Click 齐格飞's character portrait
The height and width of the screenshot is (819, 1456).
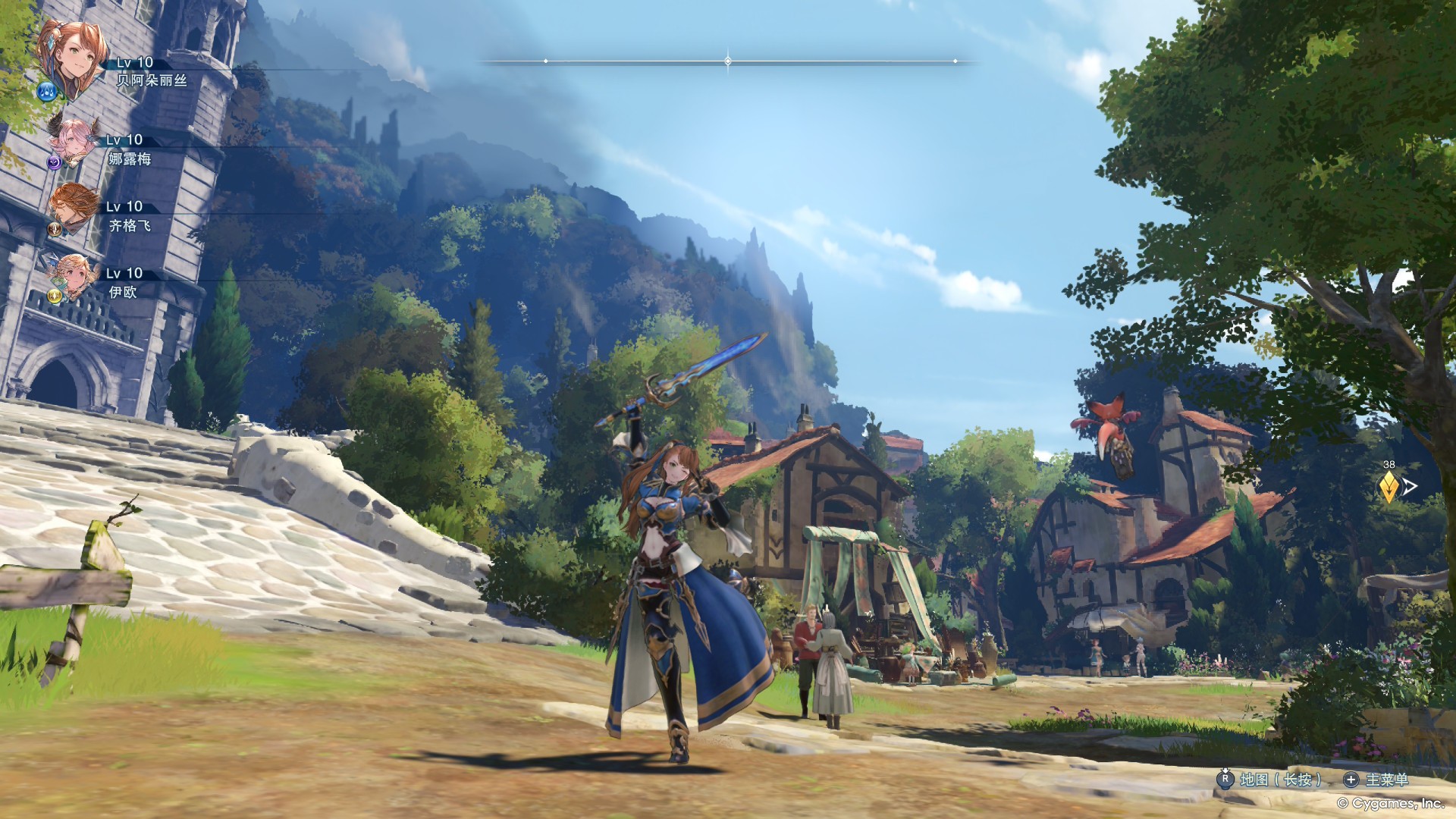coord(74,206)
